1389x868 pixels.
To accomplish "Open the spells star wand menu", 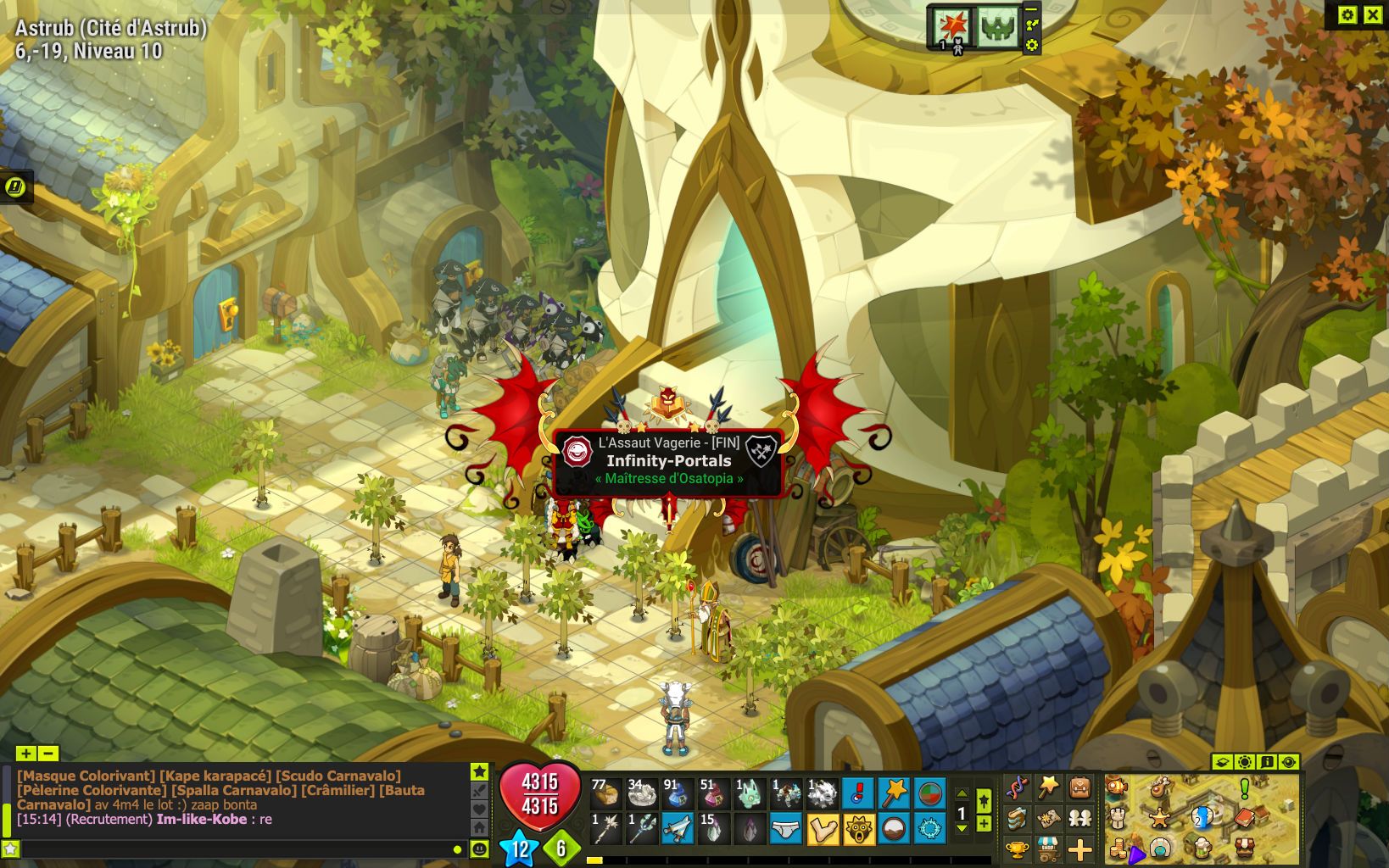I will [1048, 789].
